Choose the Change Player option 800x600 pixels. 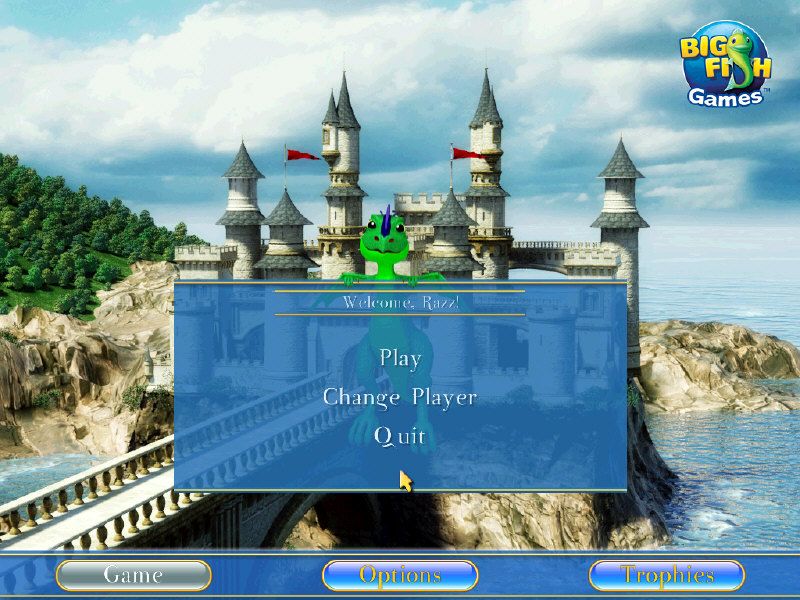click(400, 397)
